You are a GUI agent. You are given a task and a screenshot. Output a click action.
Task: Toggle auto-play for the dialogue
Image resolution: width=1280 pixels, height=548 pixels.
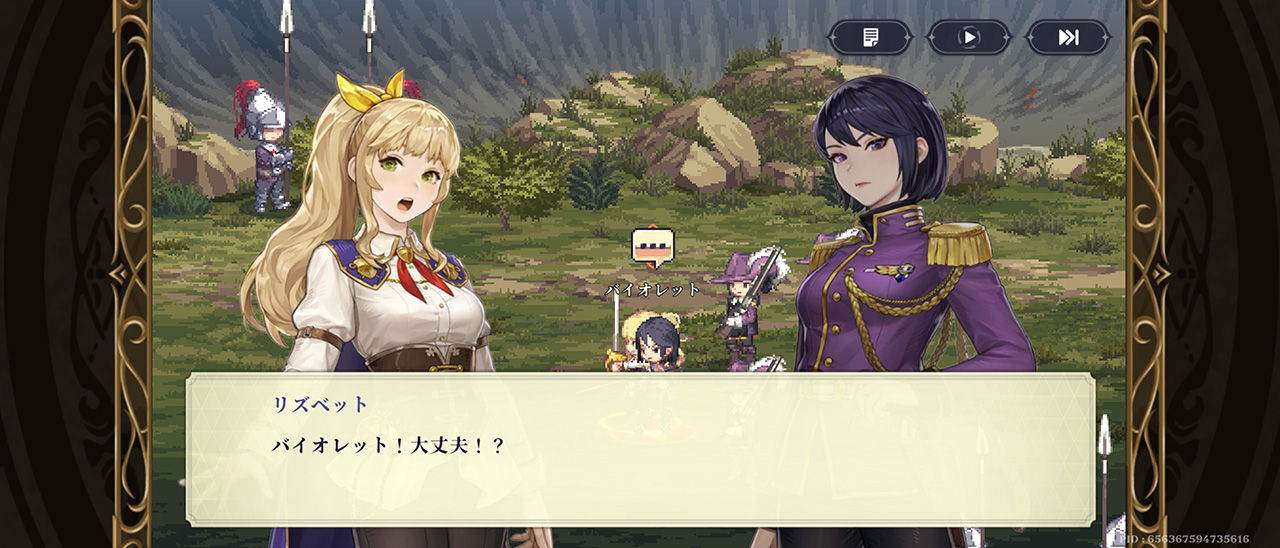coord(968,38)
